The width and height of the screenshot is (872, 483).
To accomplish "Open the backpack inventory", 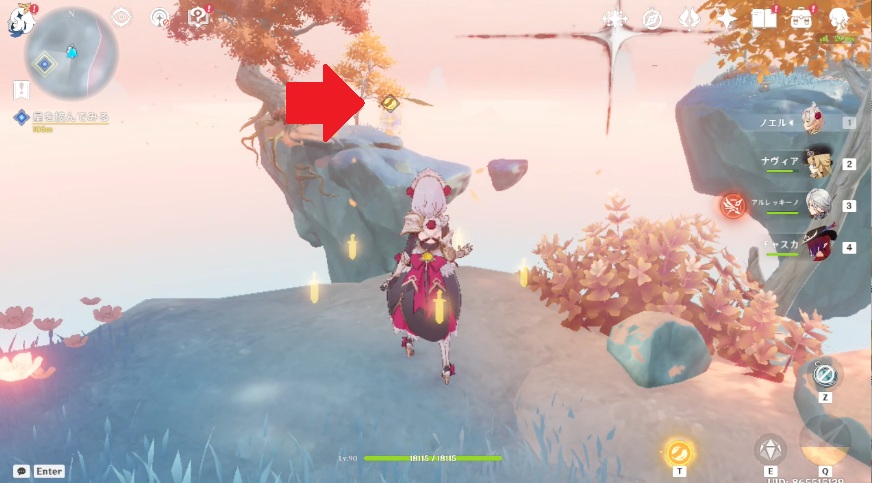I will coord(801,19).
